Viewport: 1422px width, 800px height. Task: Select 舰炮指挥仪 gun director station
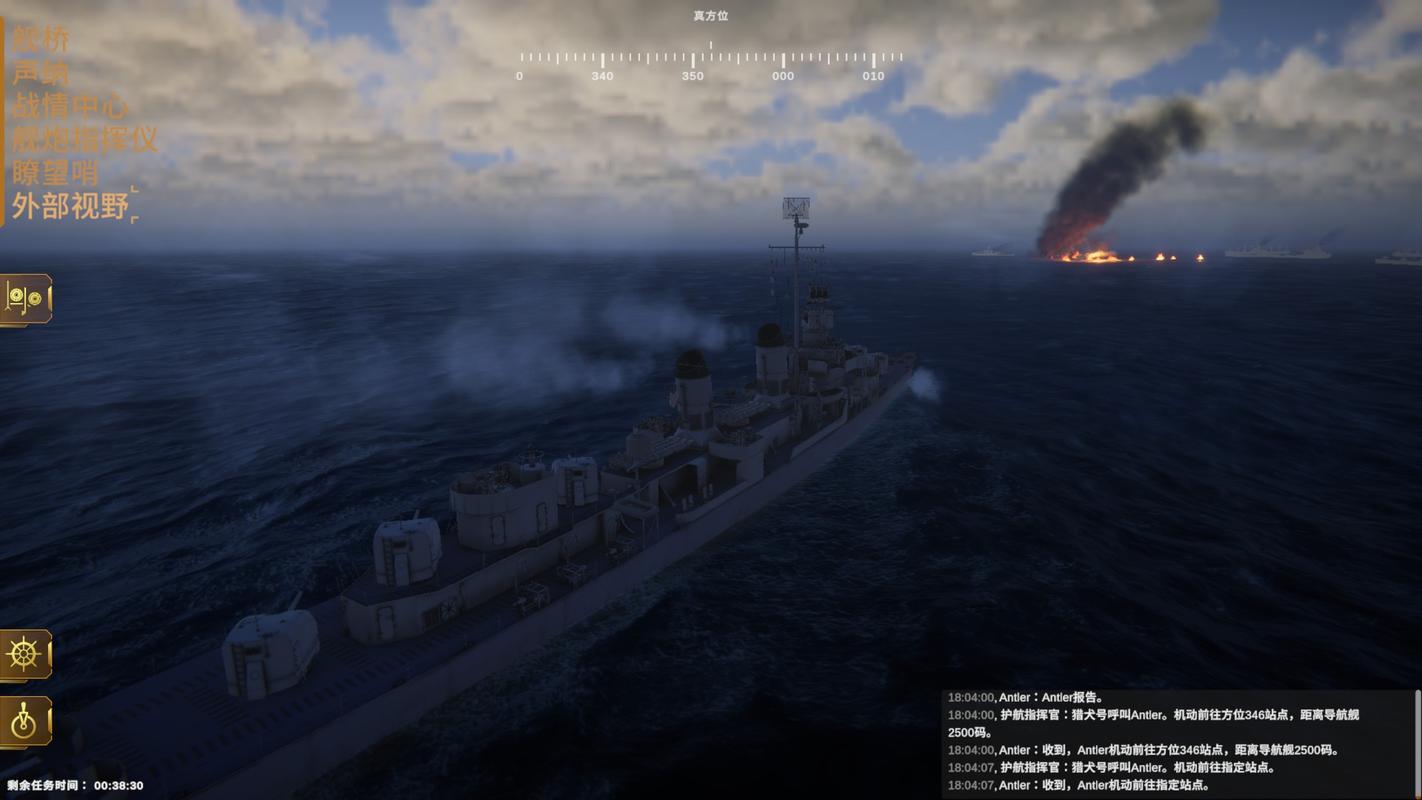click(x=85, y=139)
